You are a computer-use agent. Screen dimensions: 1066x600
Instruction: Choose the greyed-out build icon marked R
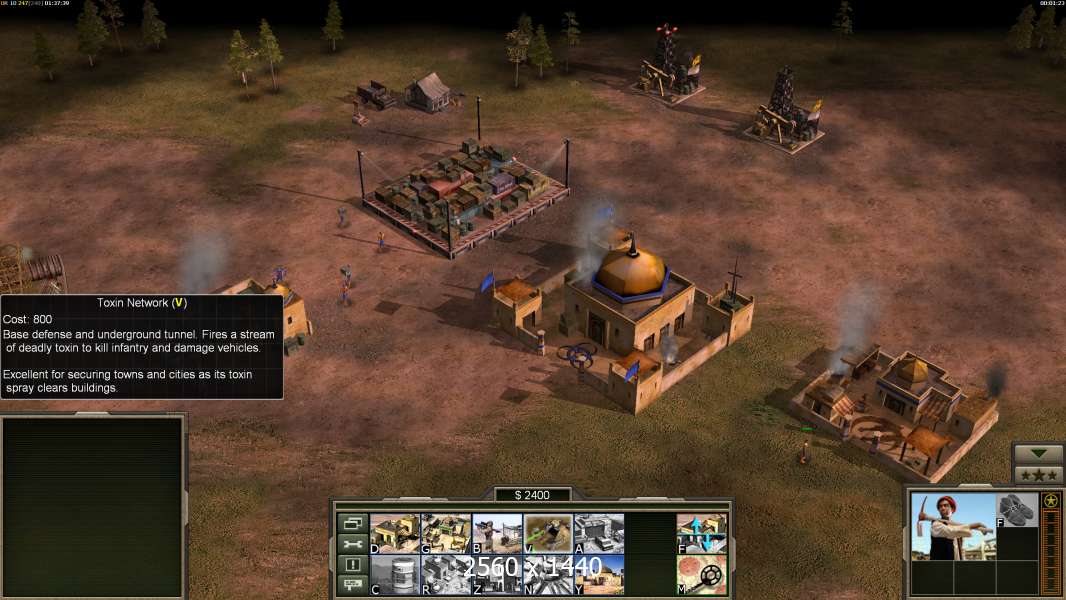point(446,575)
